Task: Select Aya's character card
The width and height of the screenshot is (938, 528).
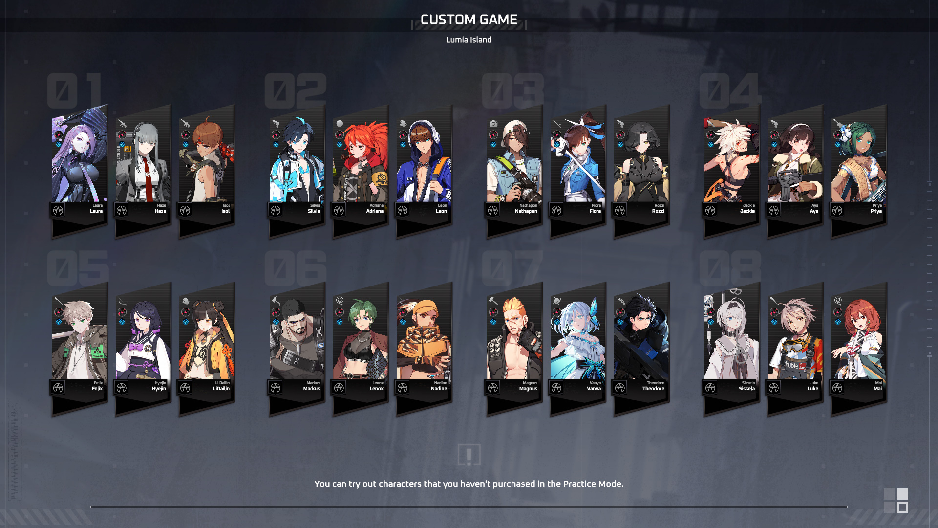Action: [x=794, y=165]
